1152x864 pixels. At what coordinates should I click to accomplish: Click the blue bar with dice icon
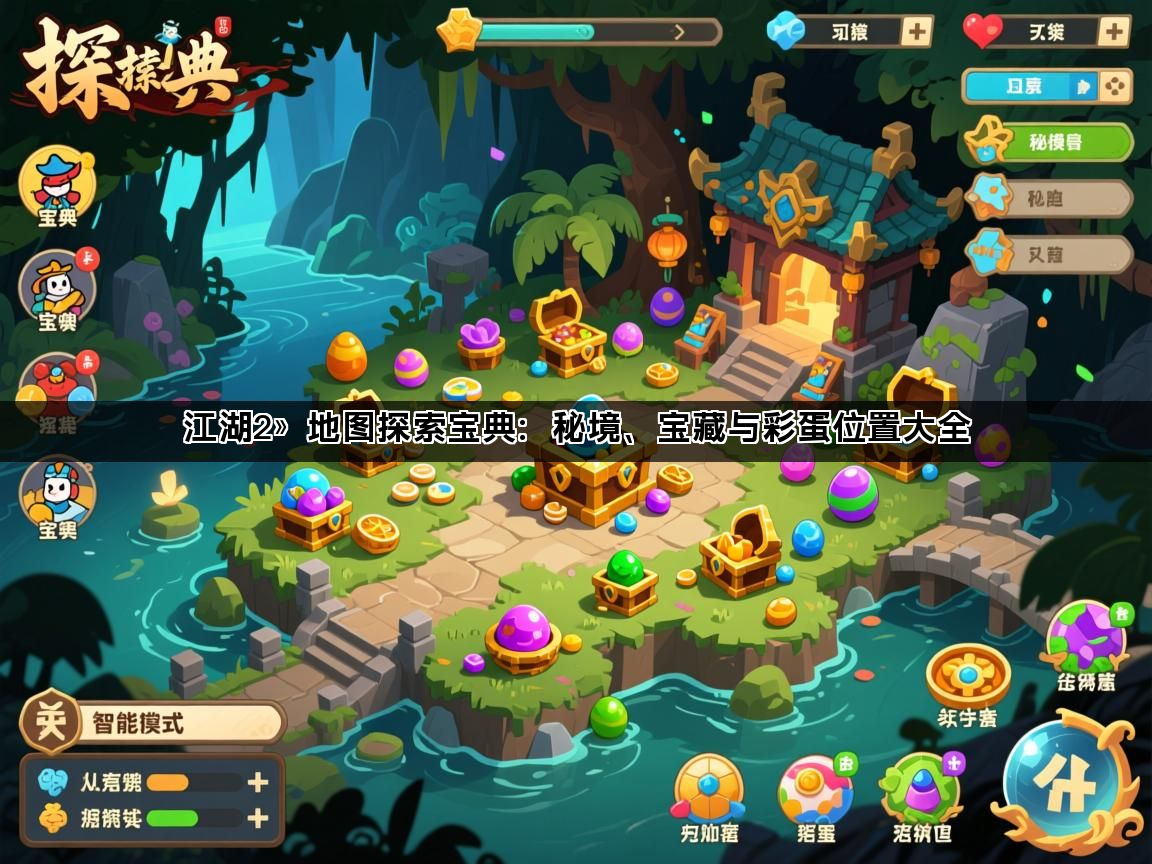point(1046,87)
